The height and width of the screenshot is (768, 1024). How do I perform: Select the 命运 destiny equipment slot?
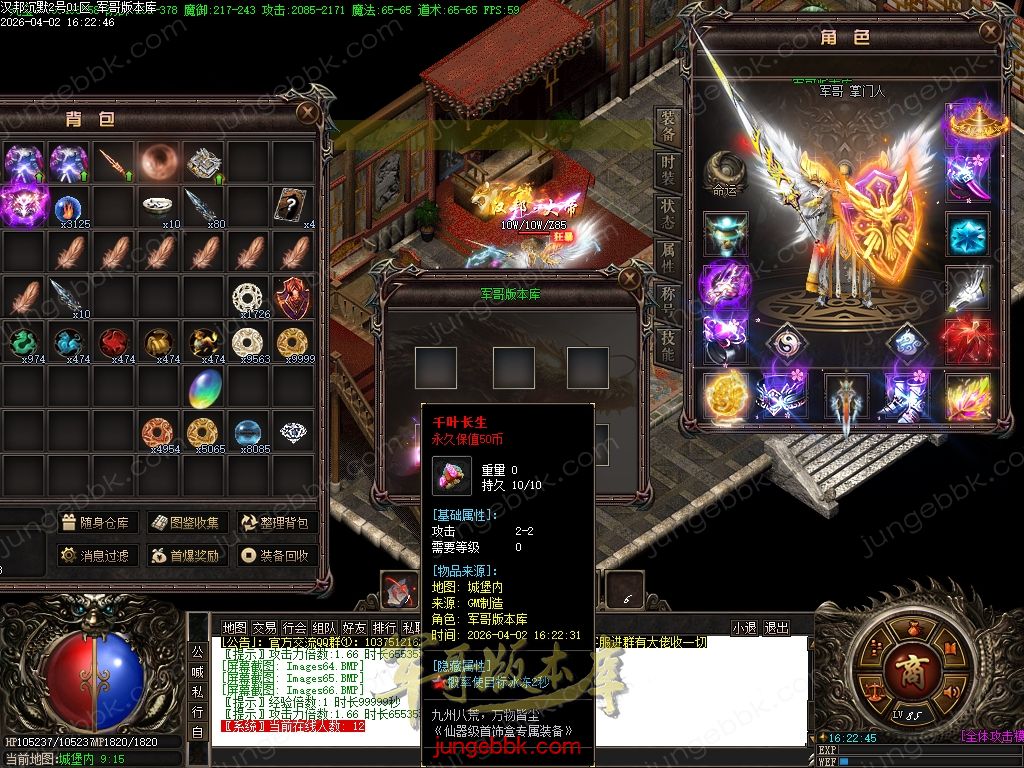(x=725, y=174)
